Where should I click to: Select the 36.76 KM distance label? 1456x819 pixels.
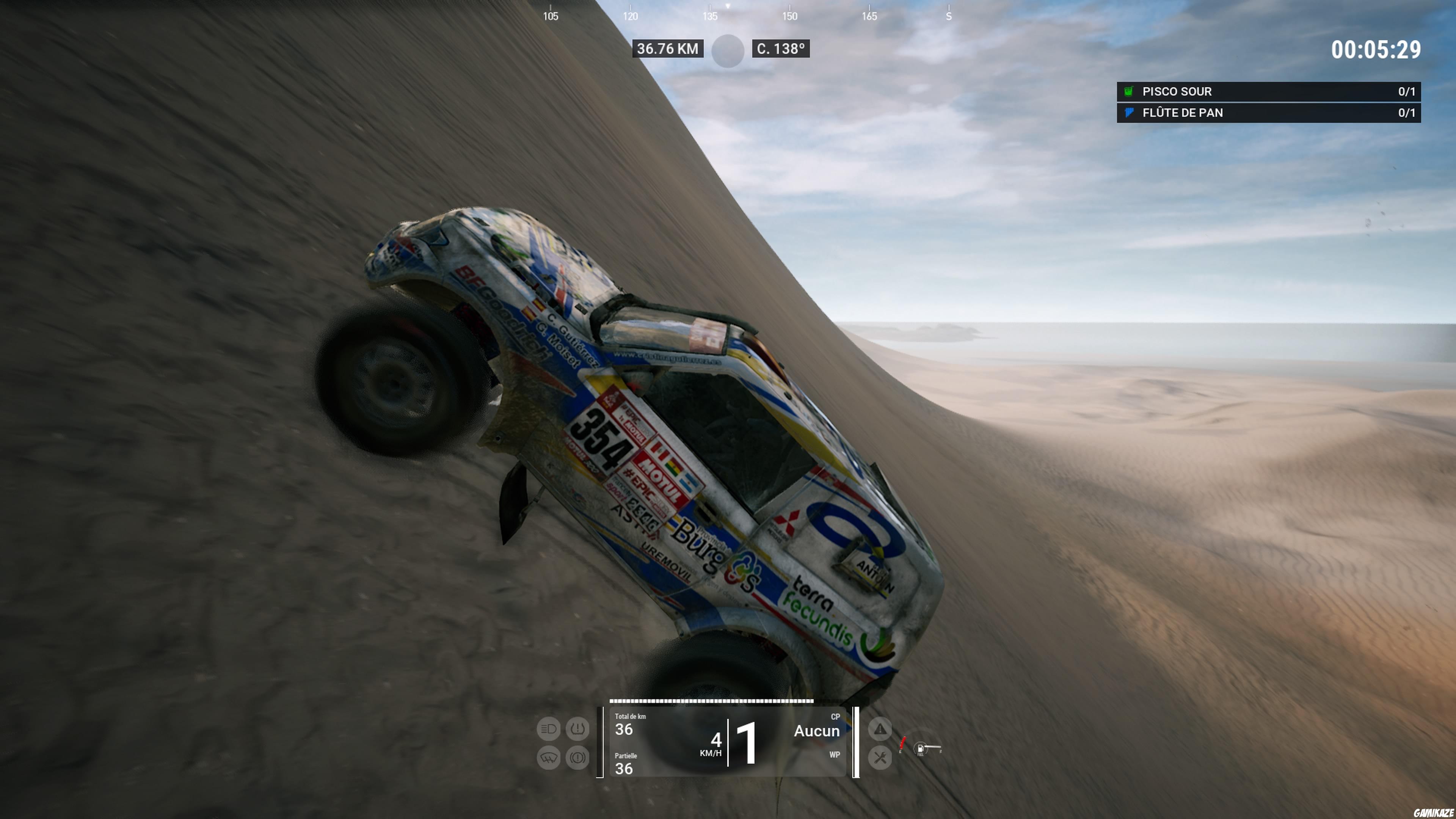point(668,49)
